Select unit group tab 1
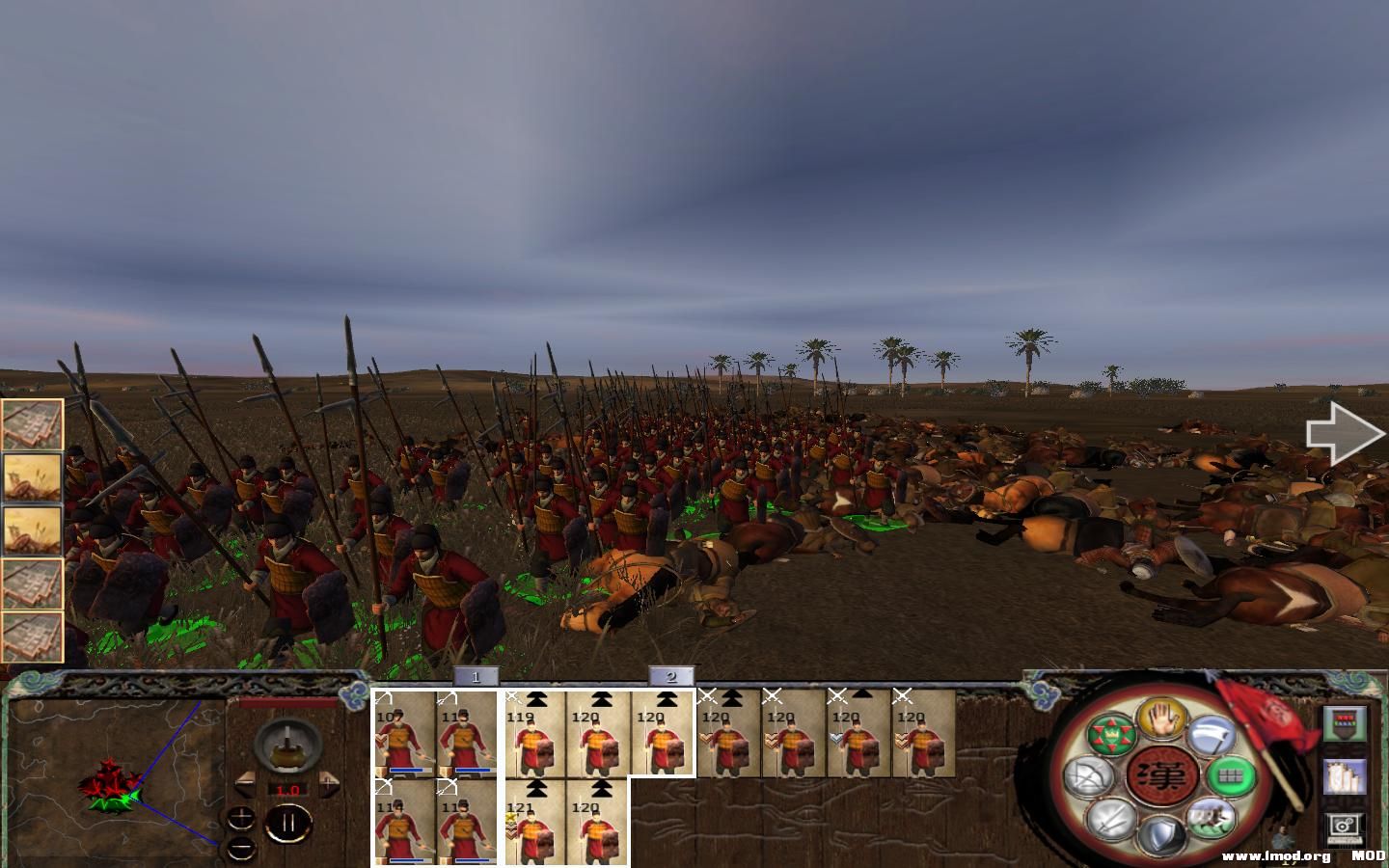The height and width of the screenshot is (868, 1389). (x=476, y=678)
